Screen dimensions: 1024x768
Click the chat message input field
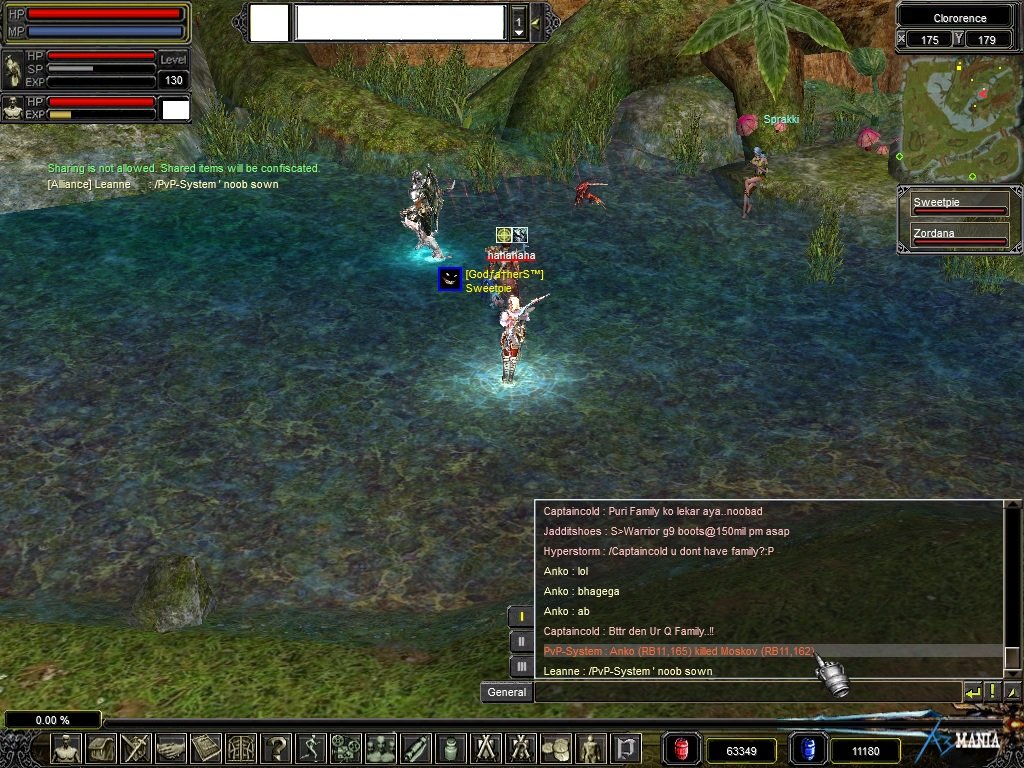click(746, 692)
